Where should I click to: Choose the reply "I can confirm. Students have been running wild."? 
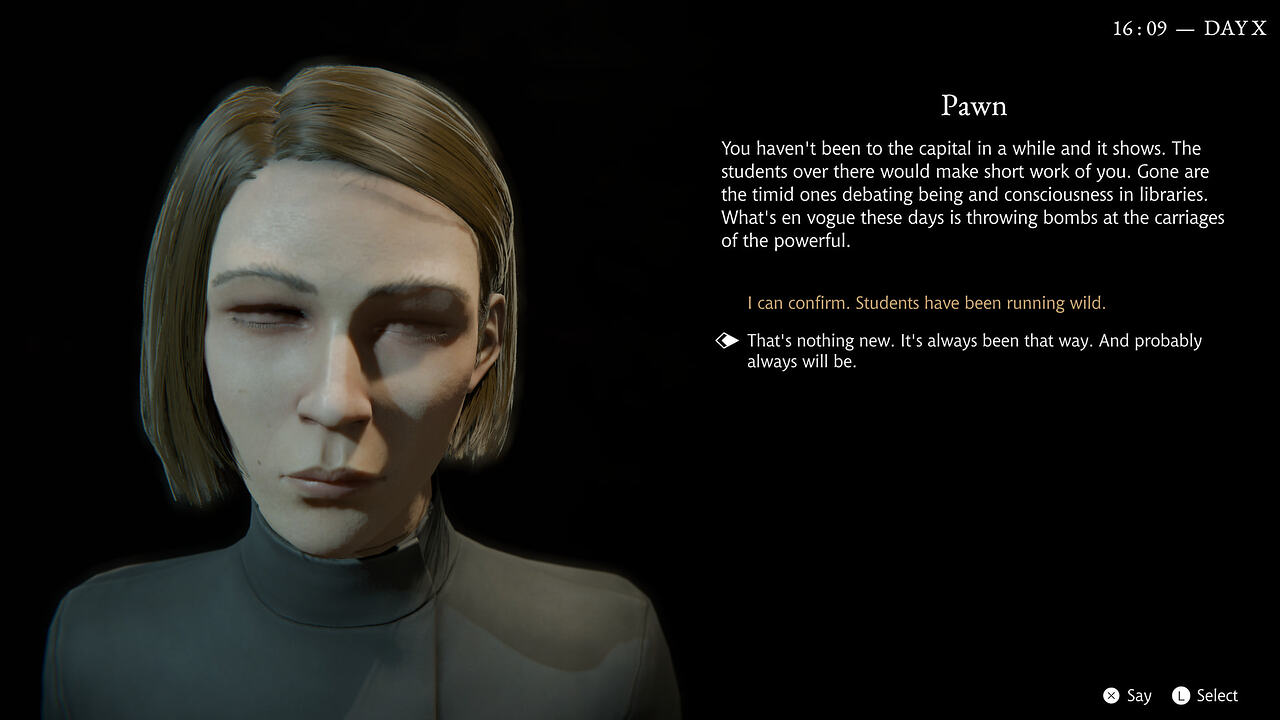coord(926,303)
